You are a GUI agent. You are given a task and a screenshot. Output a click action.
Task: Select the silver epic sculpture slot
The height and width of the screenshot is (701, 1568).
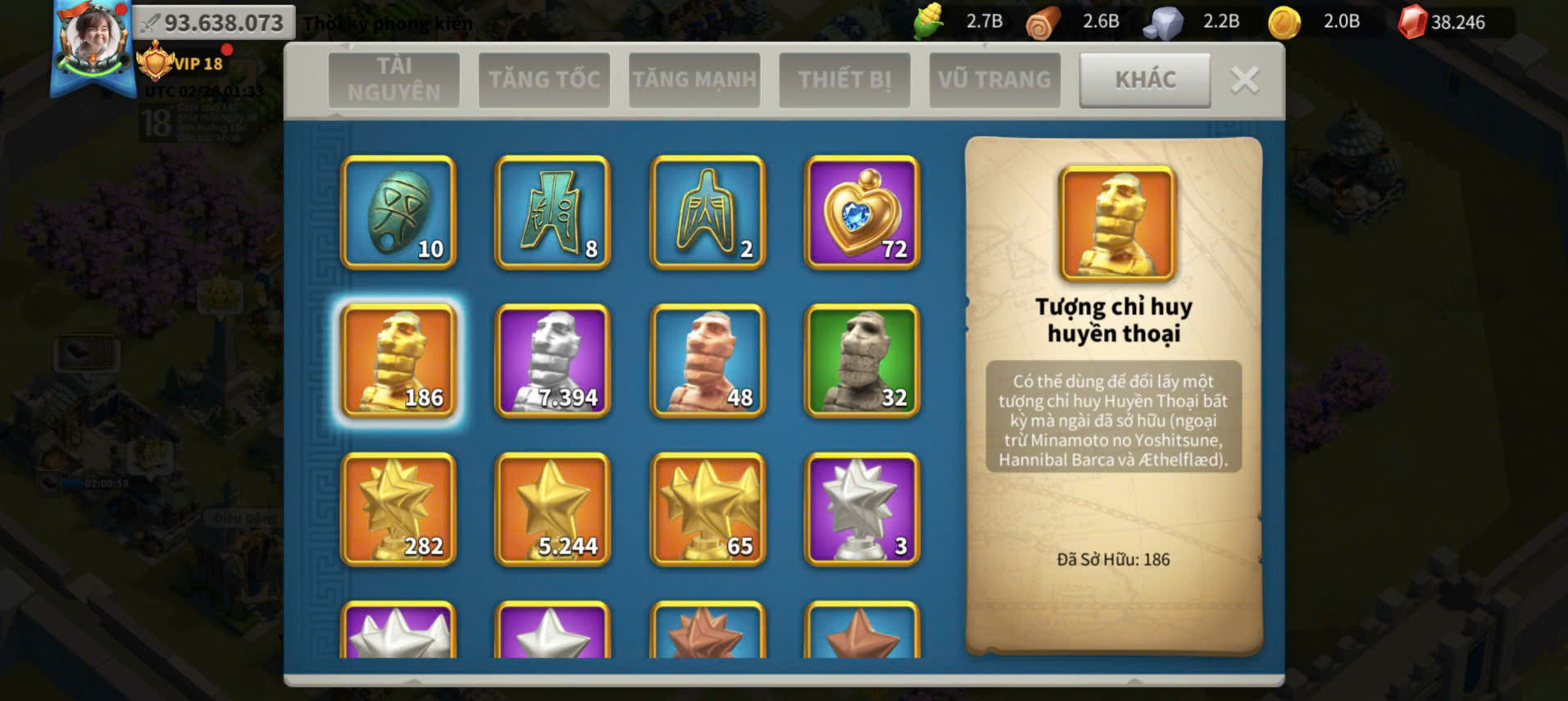(553, 361)
